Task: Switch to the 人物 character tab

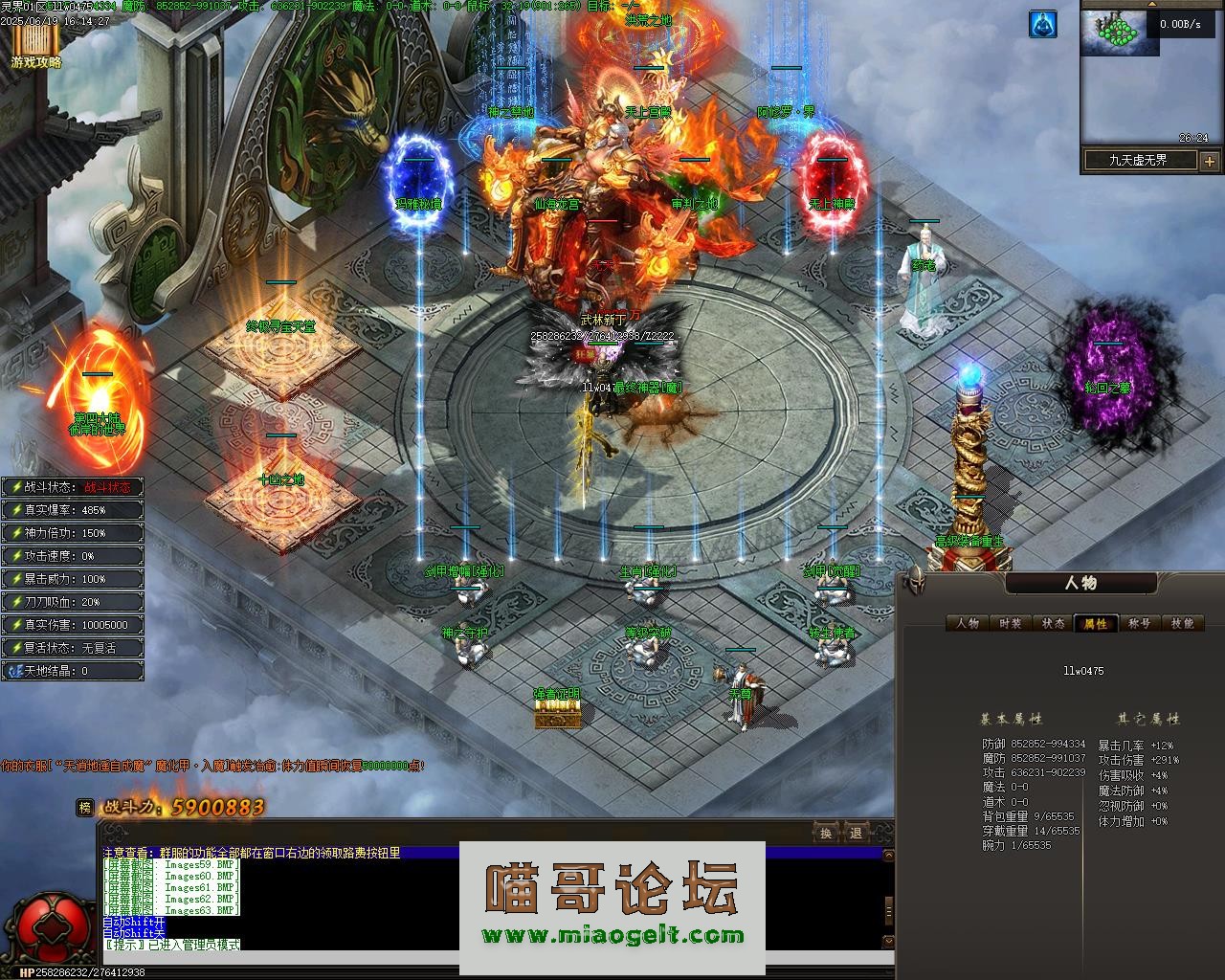Action: coord(968,623)
